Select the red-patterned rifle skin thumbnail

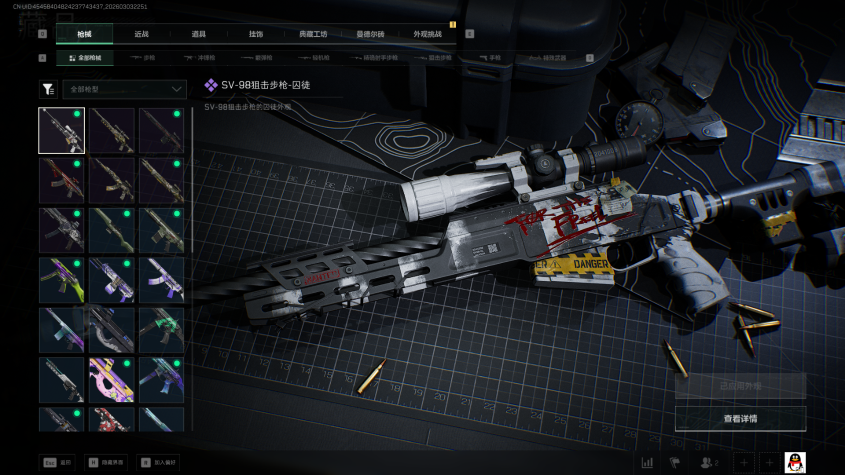click(x=61, y=180)
